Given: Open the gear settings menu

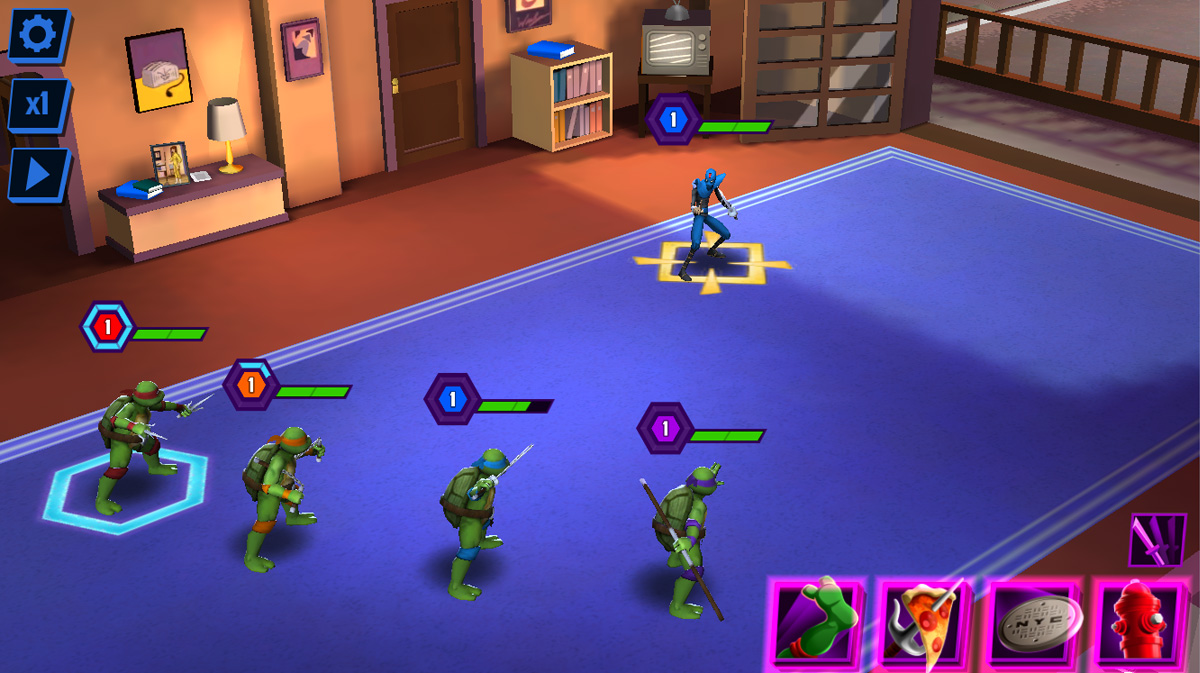Looking at the screenshot, I should pos(38,35).
